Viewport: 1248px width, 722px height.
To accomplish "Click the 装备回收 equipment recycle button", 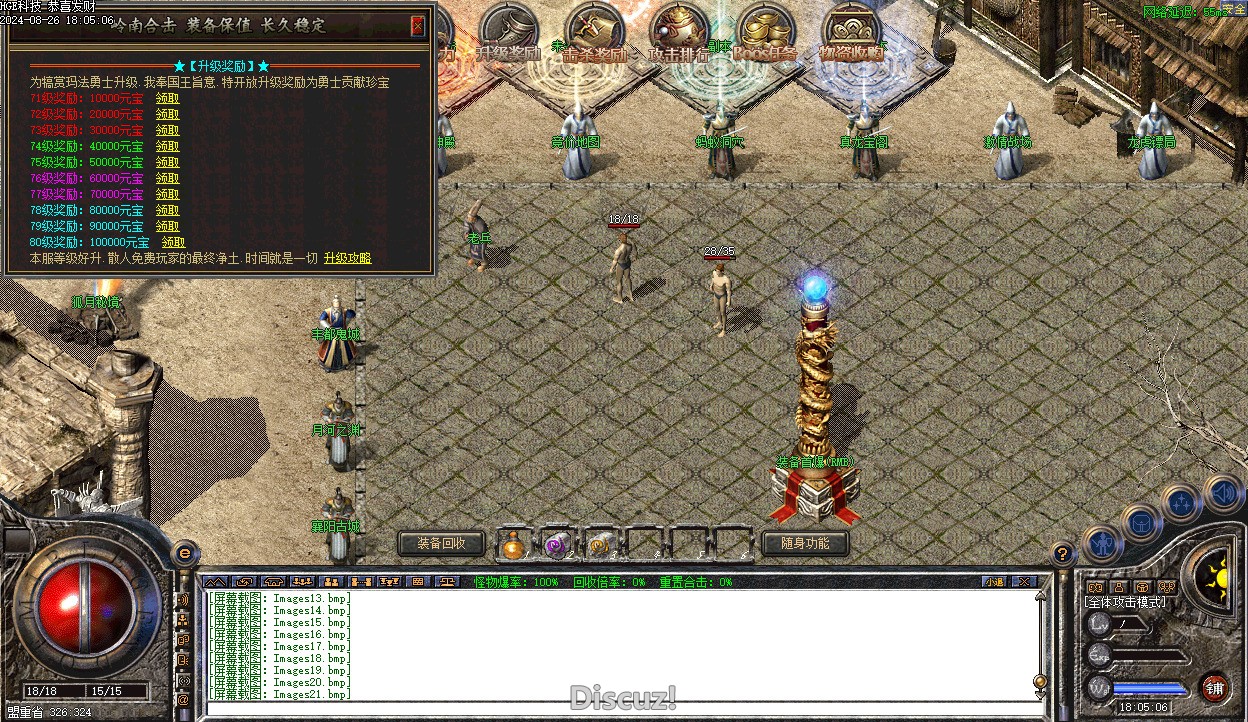I will click(441, 543).
